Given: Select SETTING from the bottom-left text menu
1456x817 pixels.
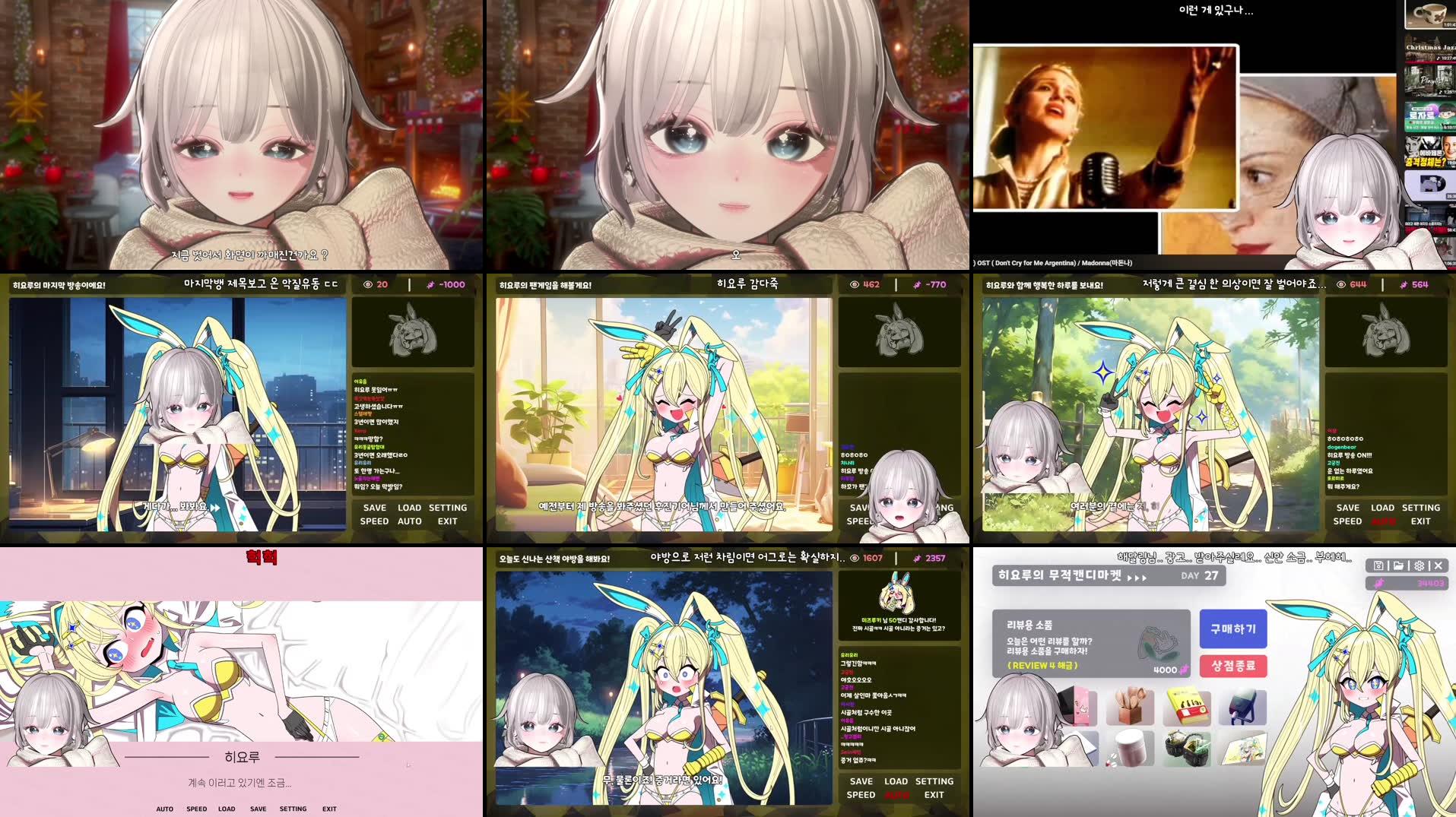Looking at the screenshot, I should [293, 809].
